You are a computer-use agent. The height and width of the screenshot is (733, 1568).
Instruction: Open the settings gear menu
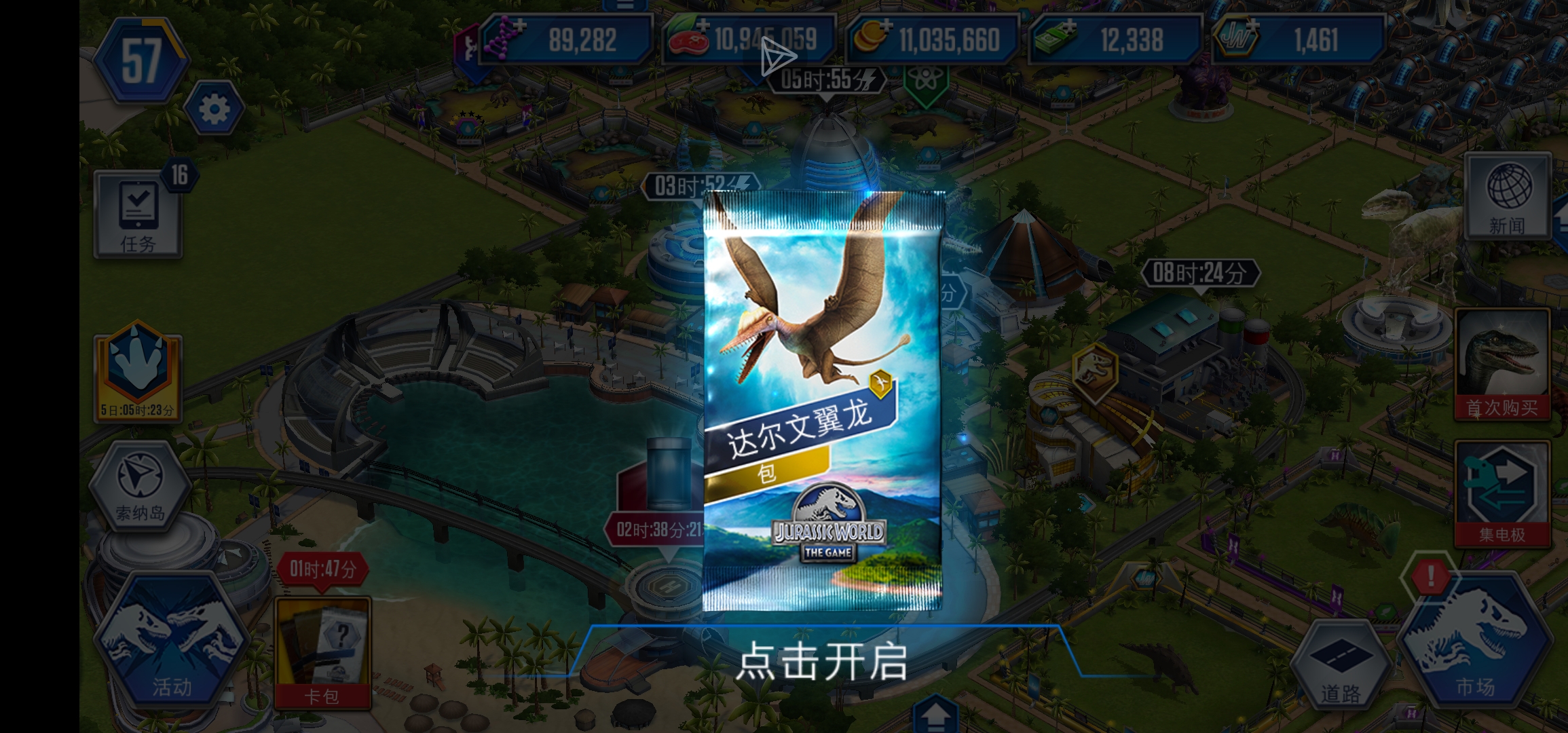214,107
